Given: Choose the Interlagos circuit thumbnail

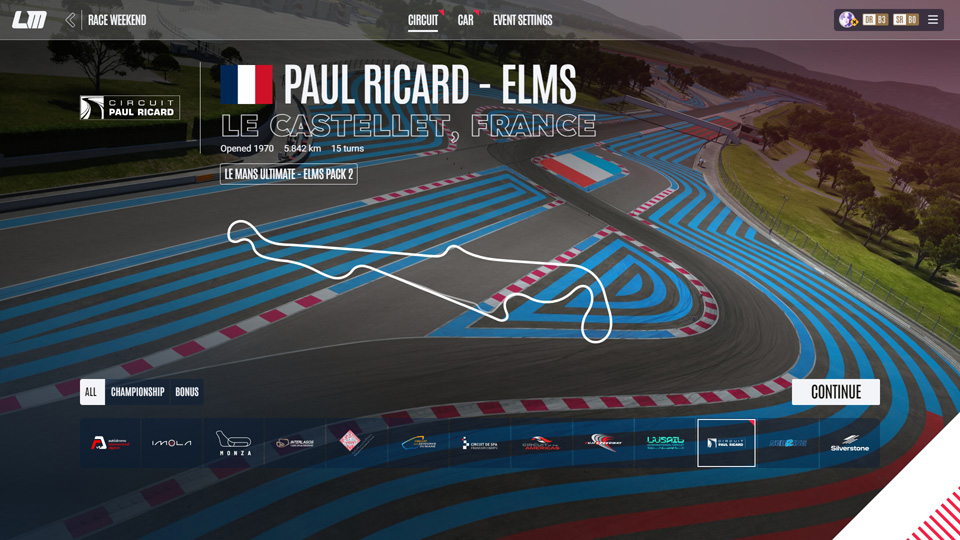Looking at the screenshot, I should tap(295, 443).
